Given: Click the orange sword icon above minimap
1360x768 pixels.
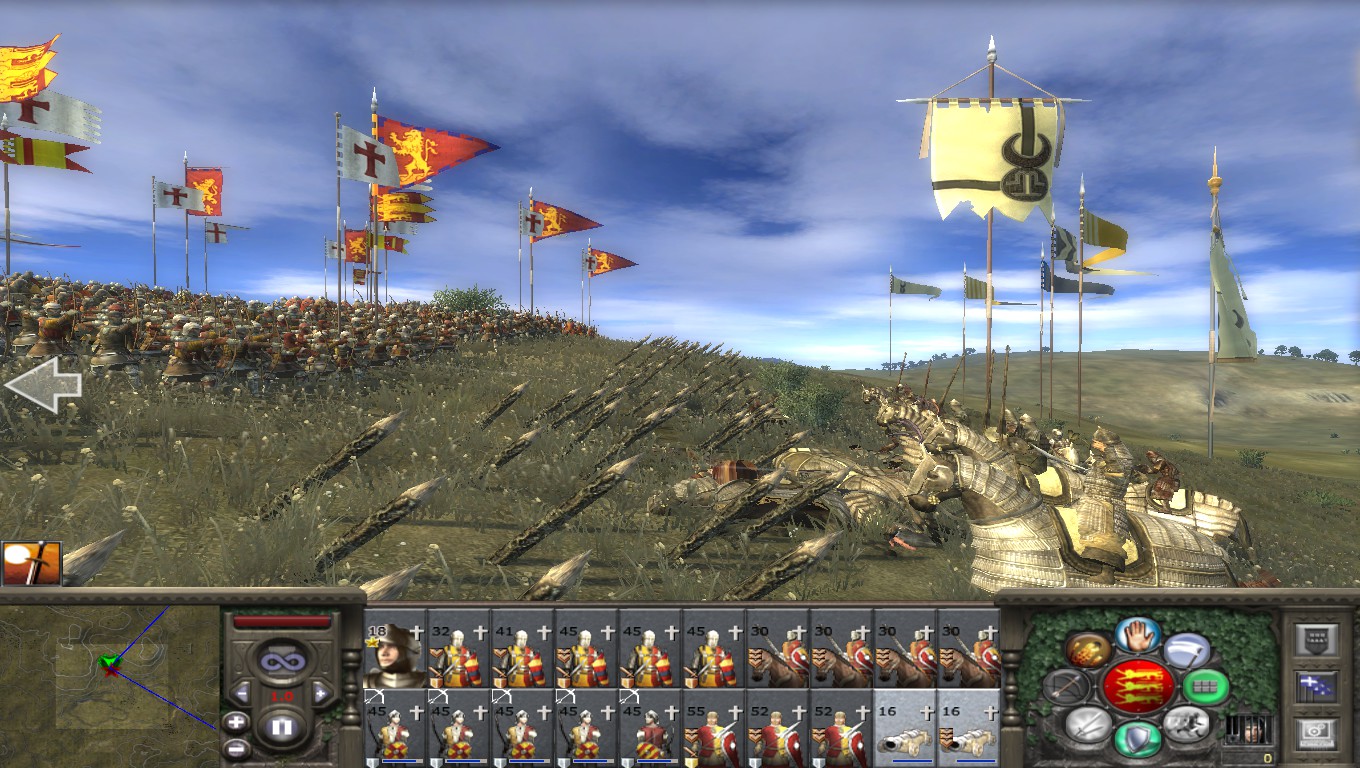Looking at the screenshot, I should pos(31,563).
